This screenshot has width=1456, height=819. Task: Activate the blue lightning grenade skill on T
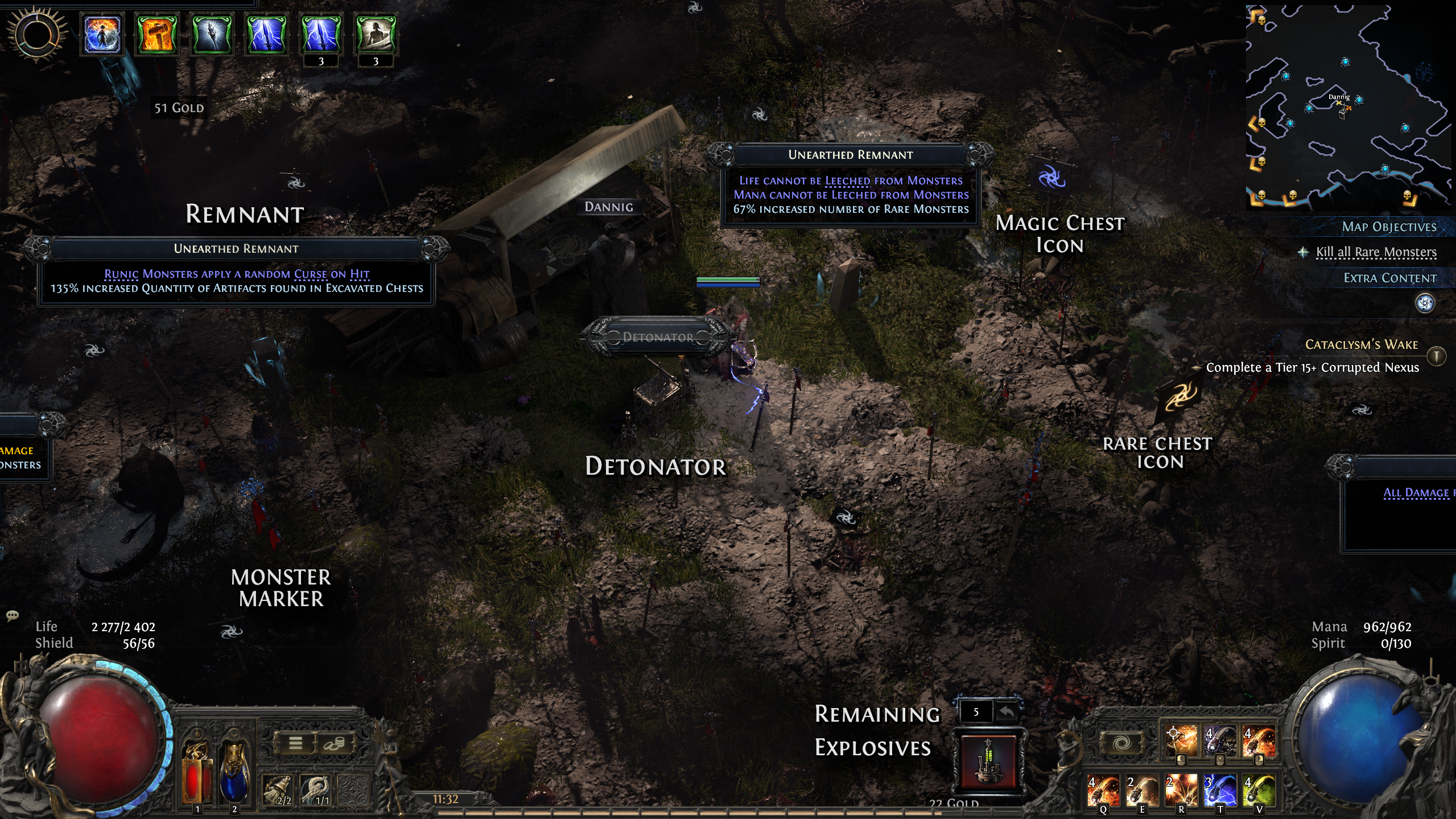(1219, 790)
